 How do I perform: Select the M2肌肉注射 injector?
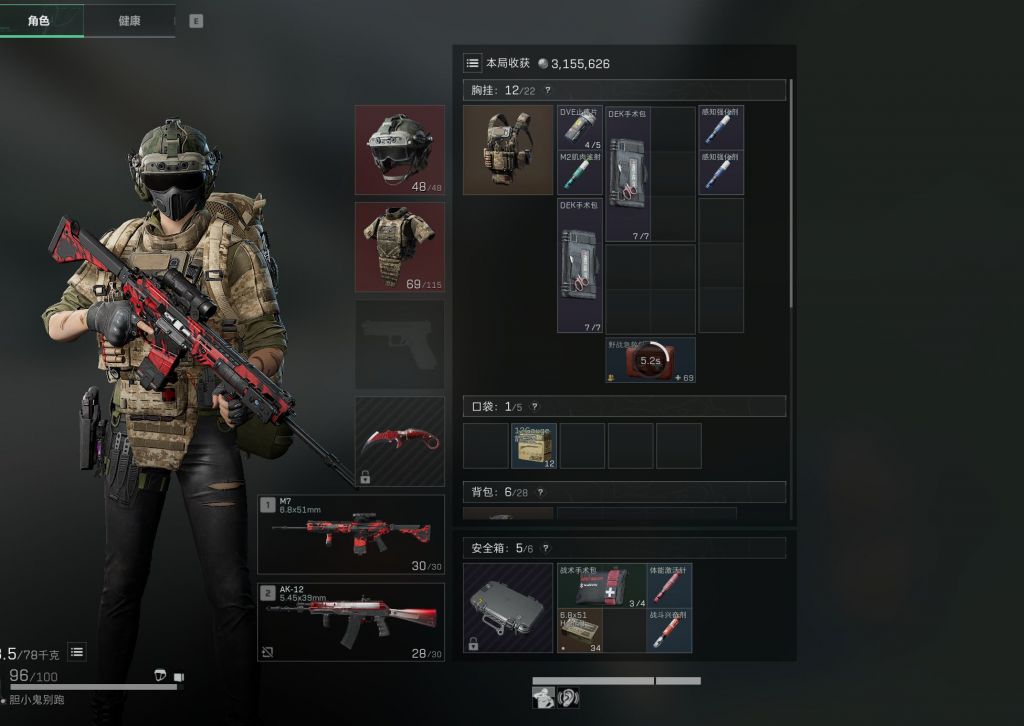pos(580,172)
